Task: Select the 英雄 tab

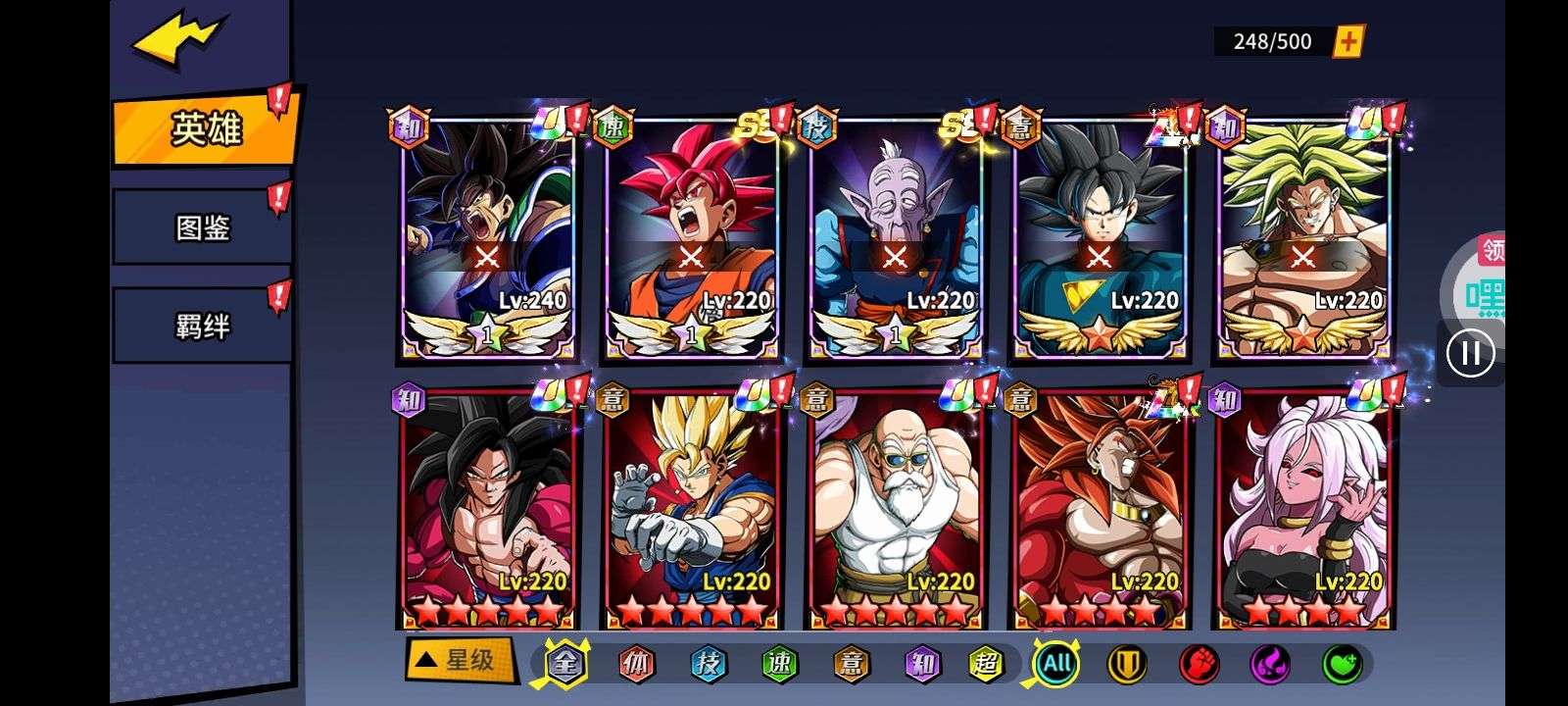Action: [x=205, y=129]
